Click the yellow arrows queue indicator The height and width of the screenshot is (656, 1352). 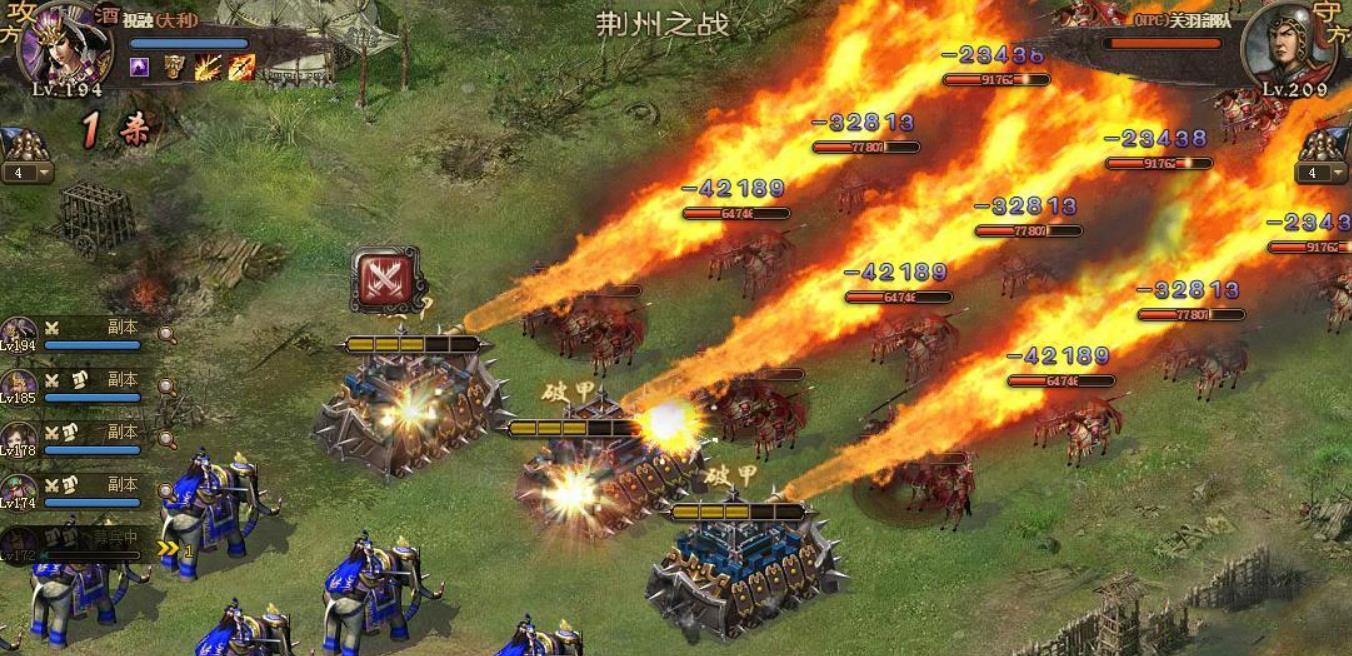click(x=171, y=549)
